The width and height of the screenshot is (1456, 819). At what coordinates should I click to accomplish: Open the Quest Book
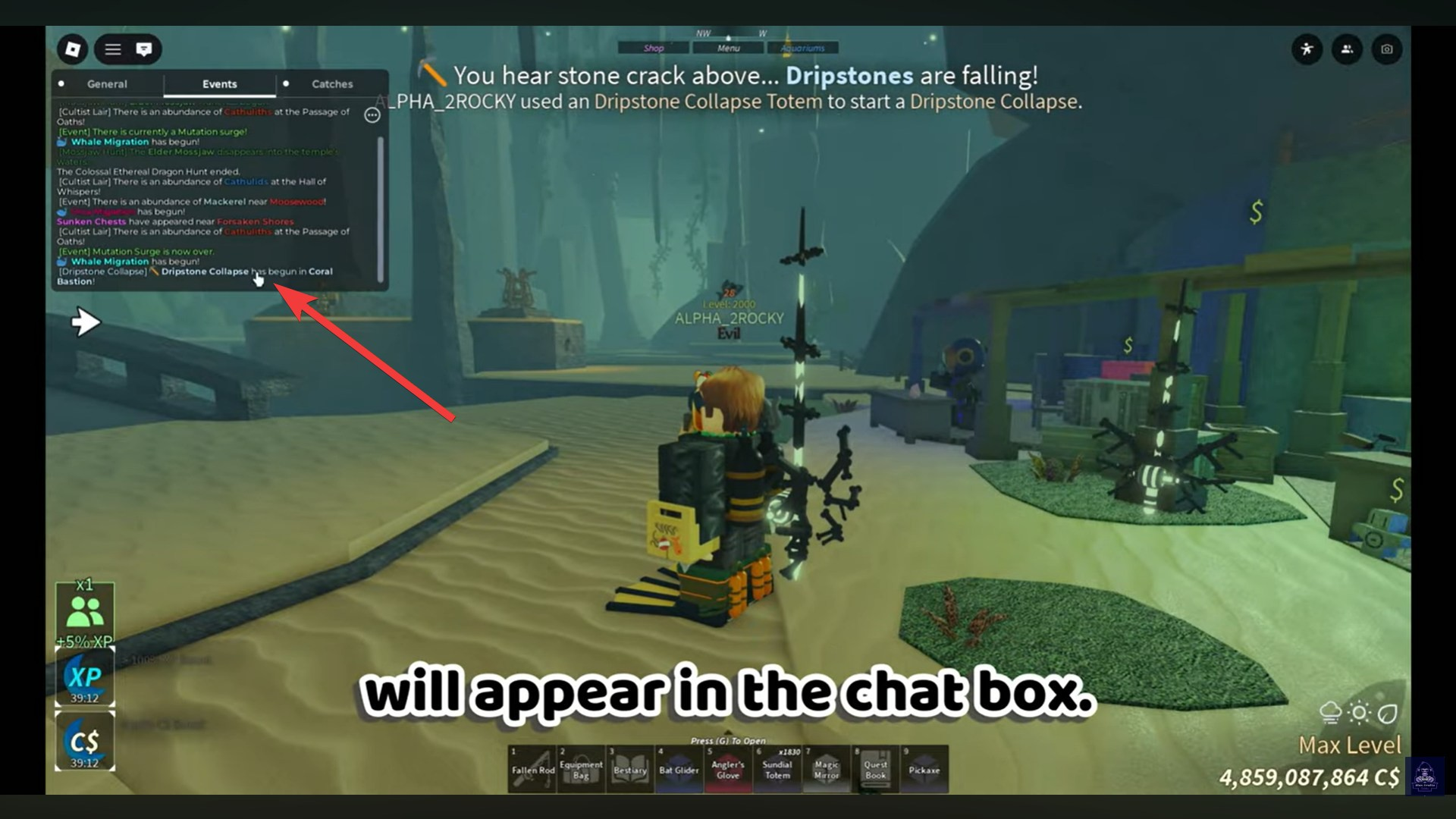point(876,768)
